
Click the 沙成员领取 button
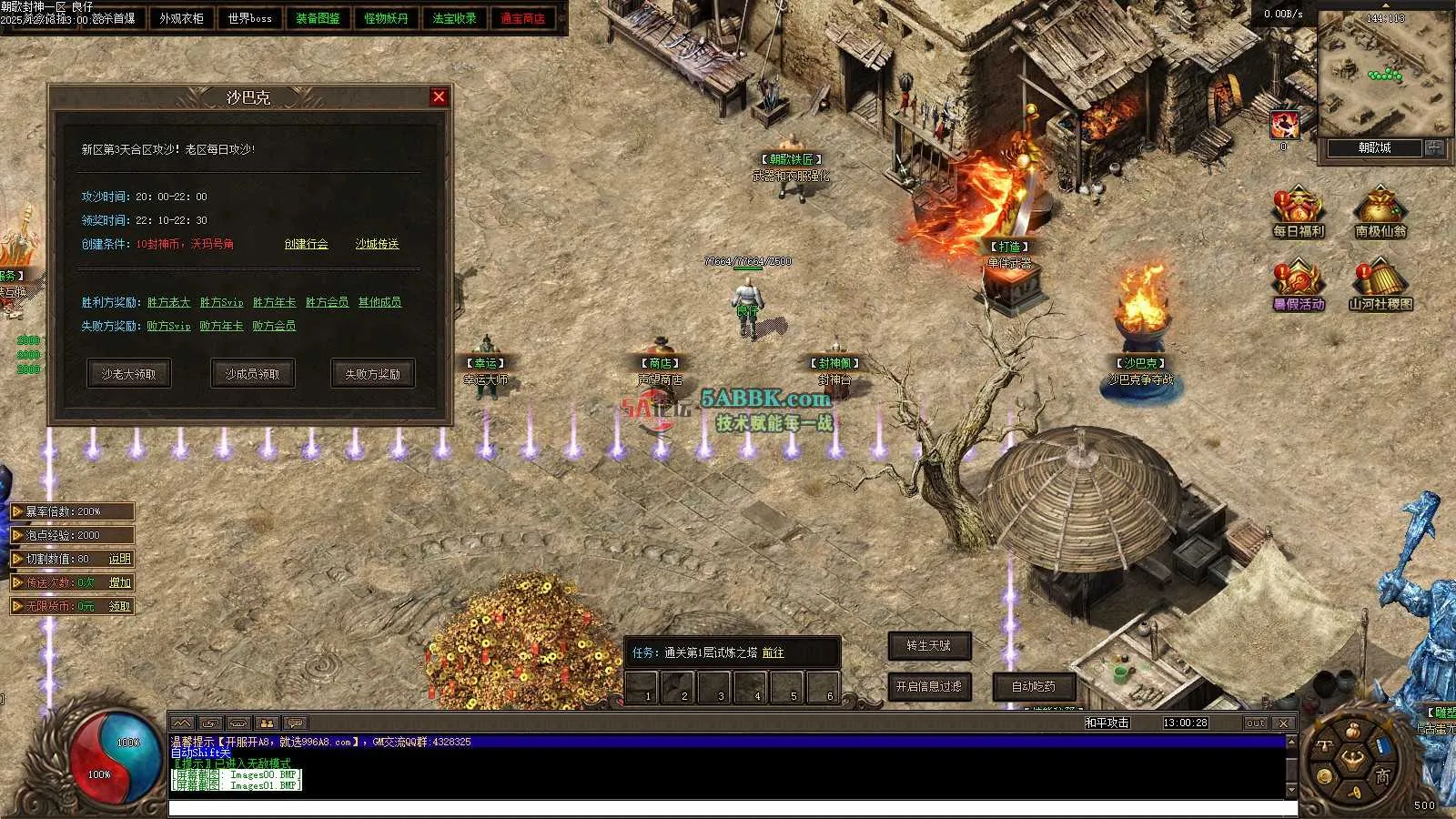(252, 374)
